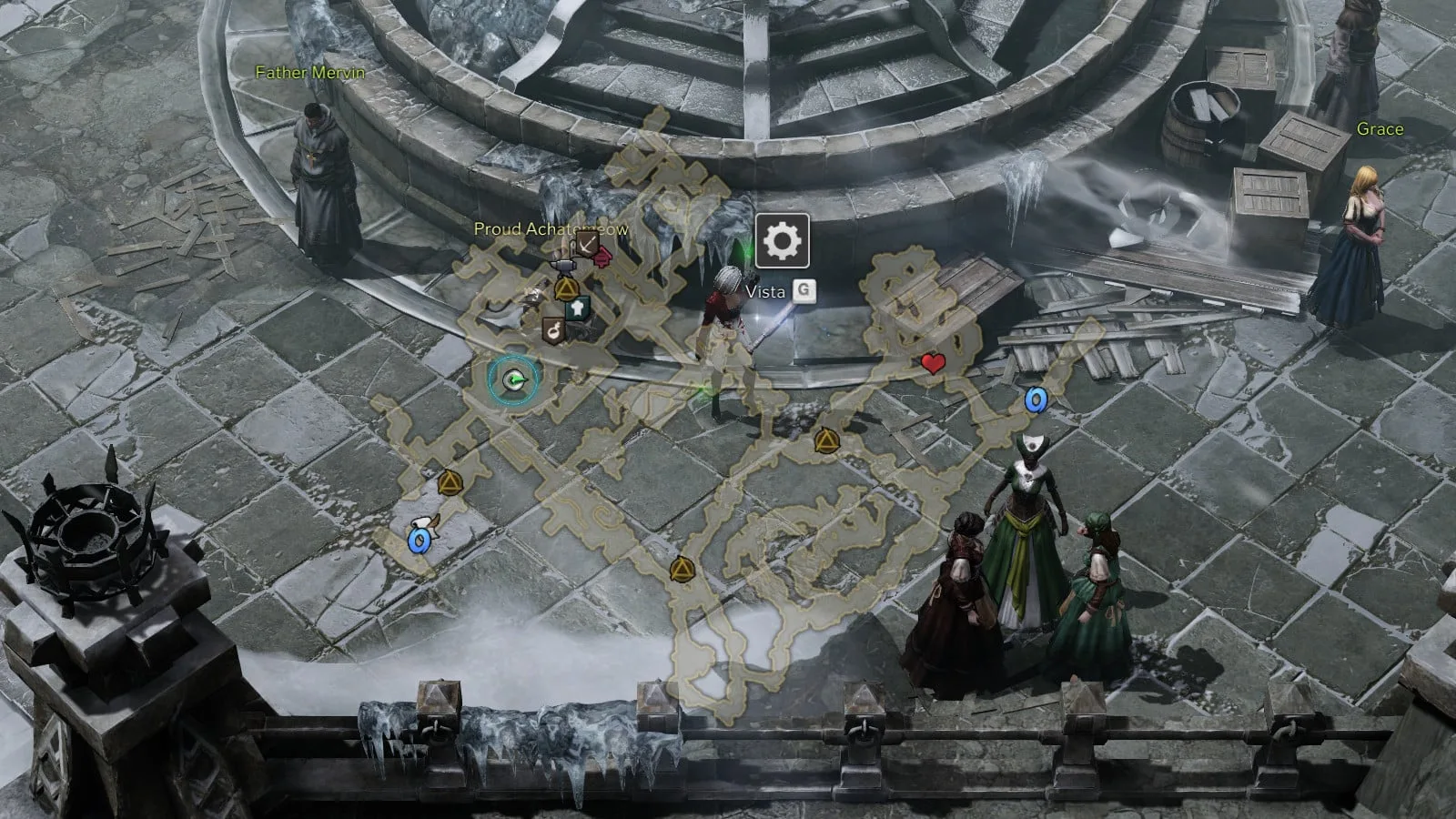Choose the triangle Triport marker among vendor icons
Viewport: 1456px width, 819px height.
click(566, 289)
